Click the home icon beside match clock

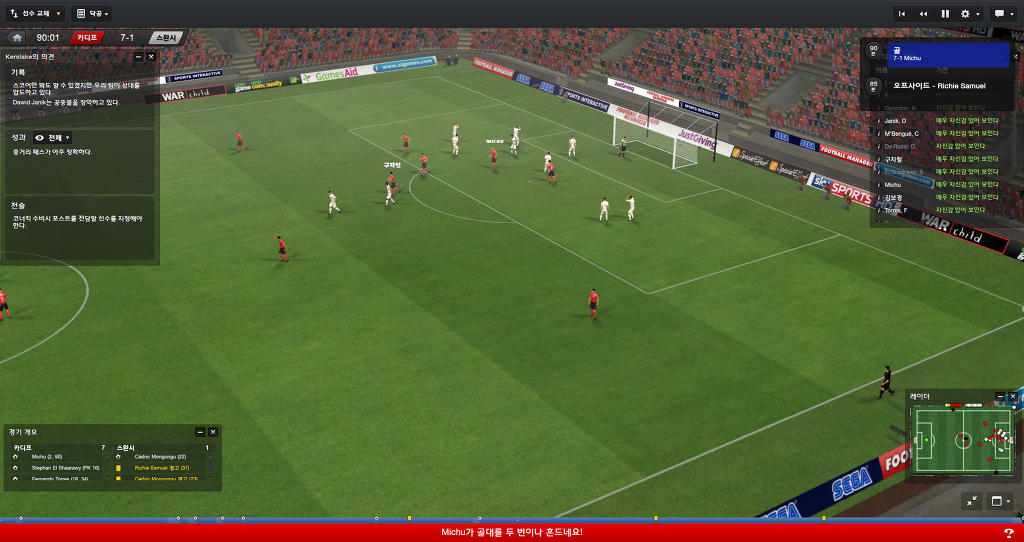point(17,38)
